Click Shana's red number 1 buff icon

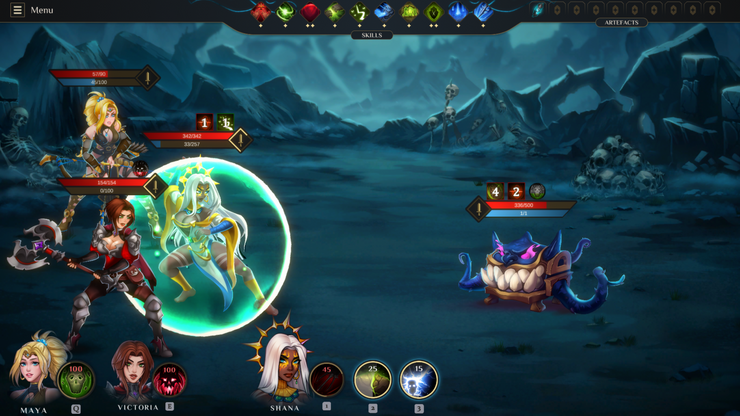(204, 122)
